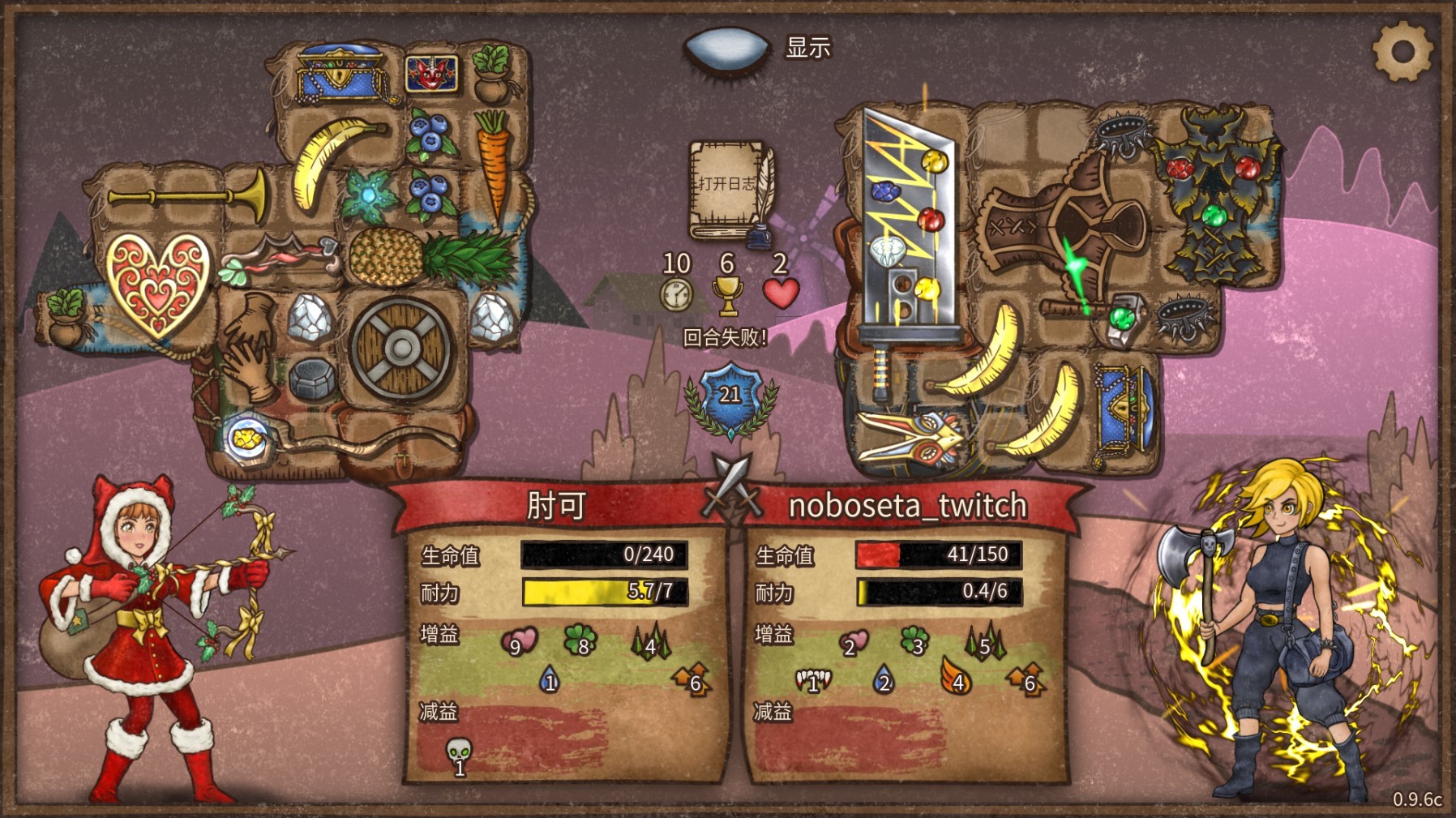The height and width of the screenshot is (818, 1456).
Task: Click the blue rank shield badge
Action: [730, 396]
